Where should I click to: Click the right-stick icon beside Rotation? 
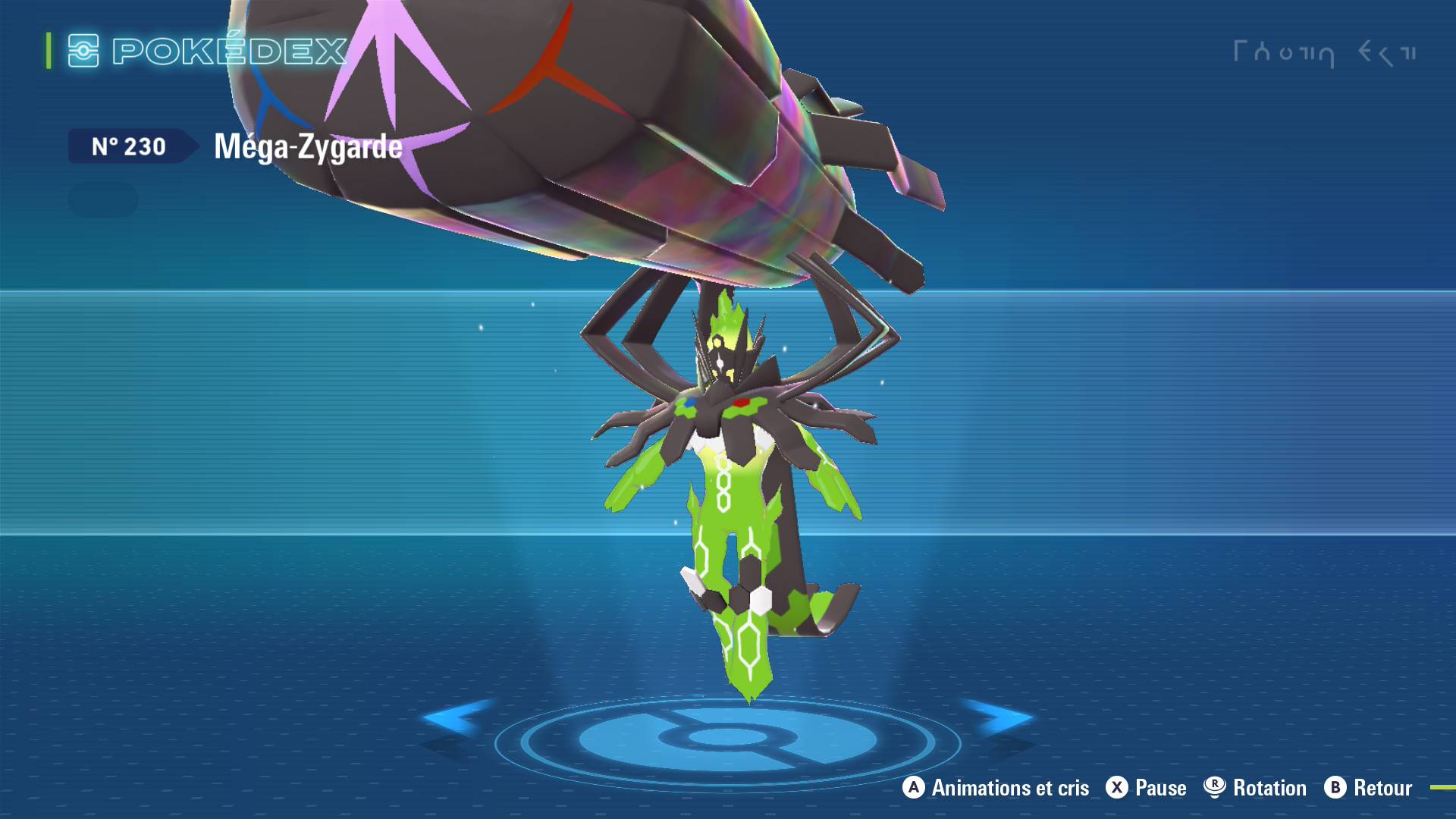(1213, 788)
